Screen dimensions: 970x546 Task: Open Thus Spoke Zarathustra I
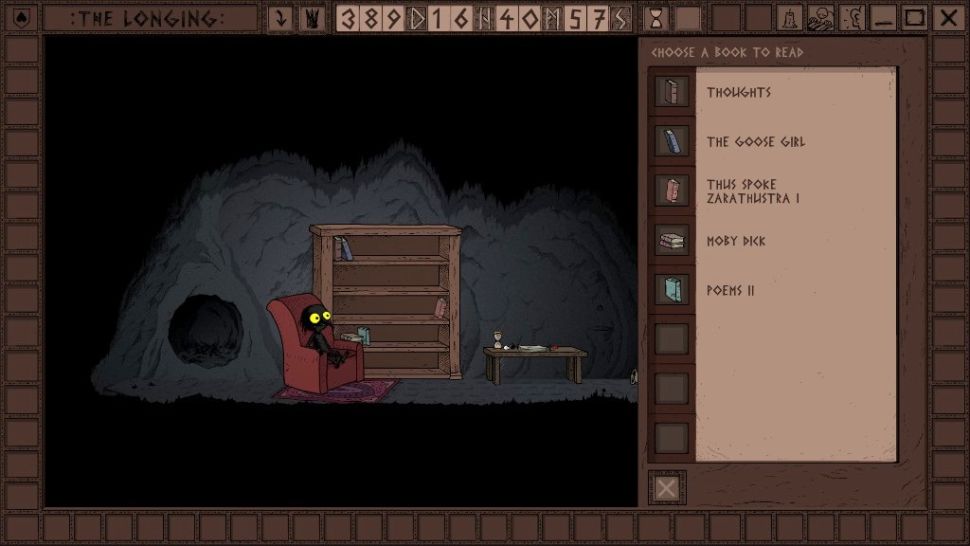[x=753, y=191]
